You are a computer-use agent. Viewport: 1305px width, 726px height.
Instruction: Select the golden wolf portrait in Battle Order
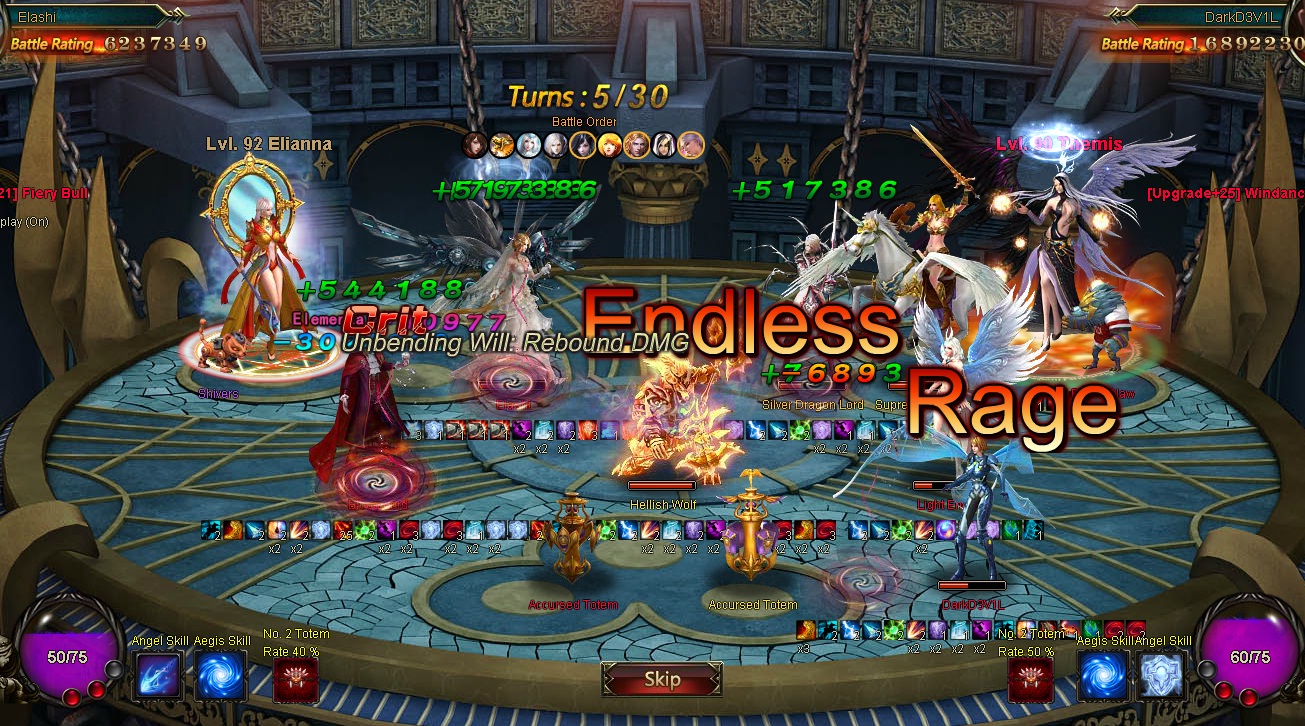(x=502, y=146)
